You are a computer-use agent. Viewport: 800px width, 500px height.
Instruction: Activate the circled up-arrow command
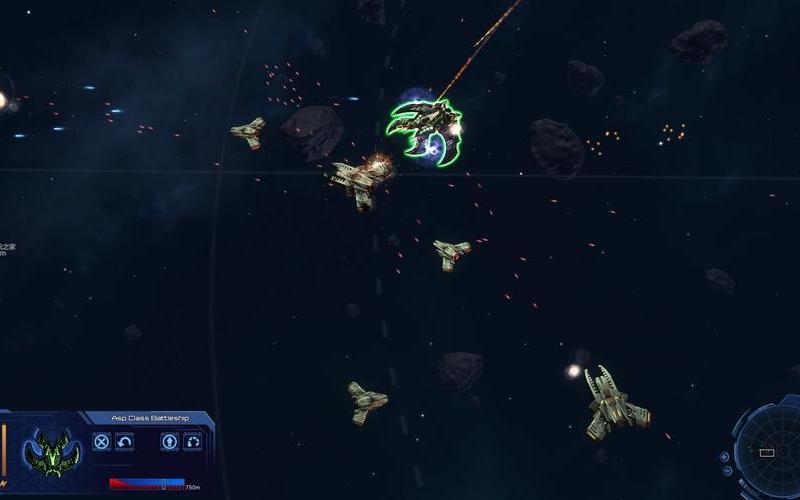(170, 441)
